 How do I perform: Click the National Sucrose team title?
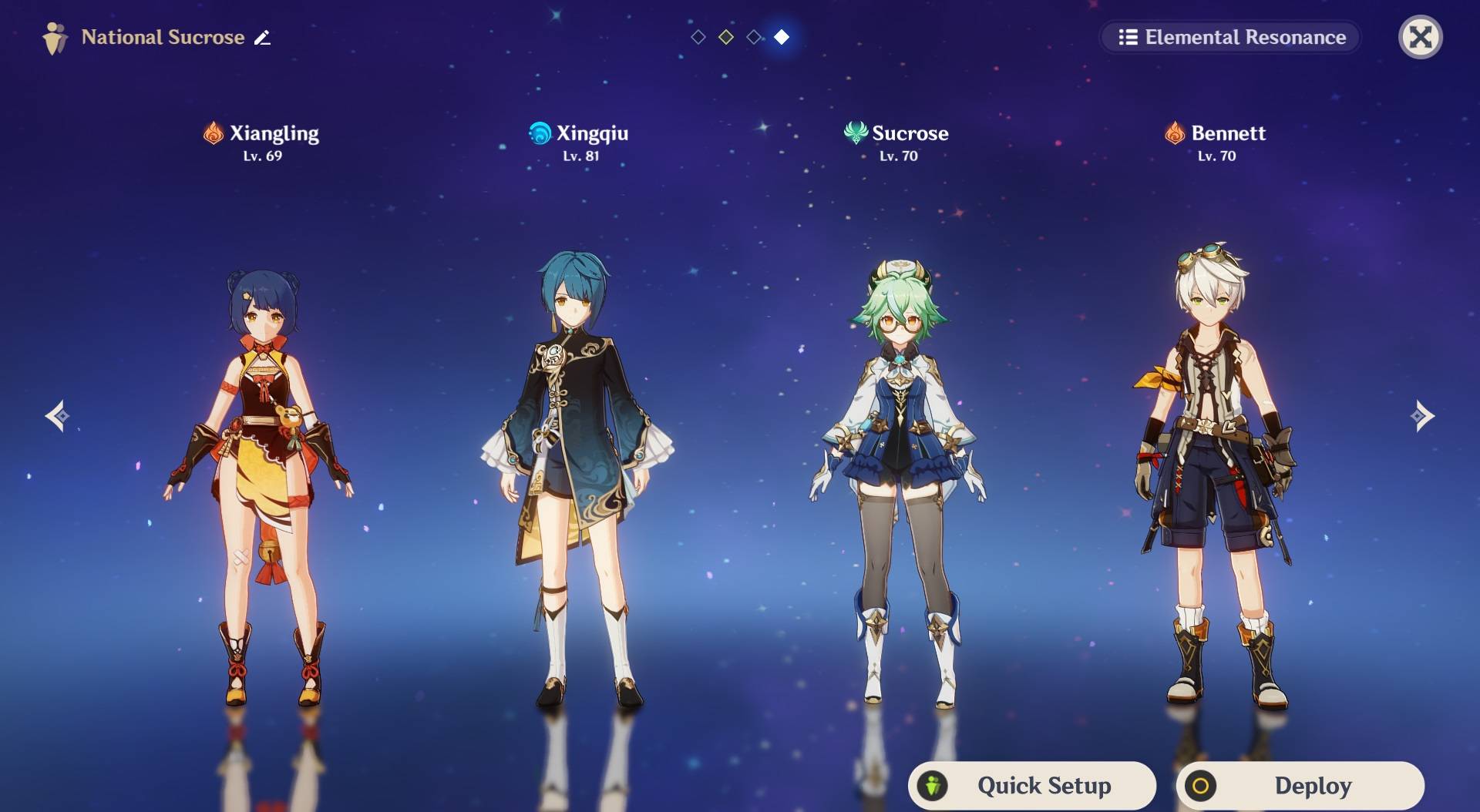coord(163,37)
